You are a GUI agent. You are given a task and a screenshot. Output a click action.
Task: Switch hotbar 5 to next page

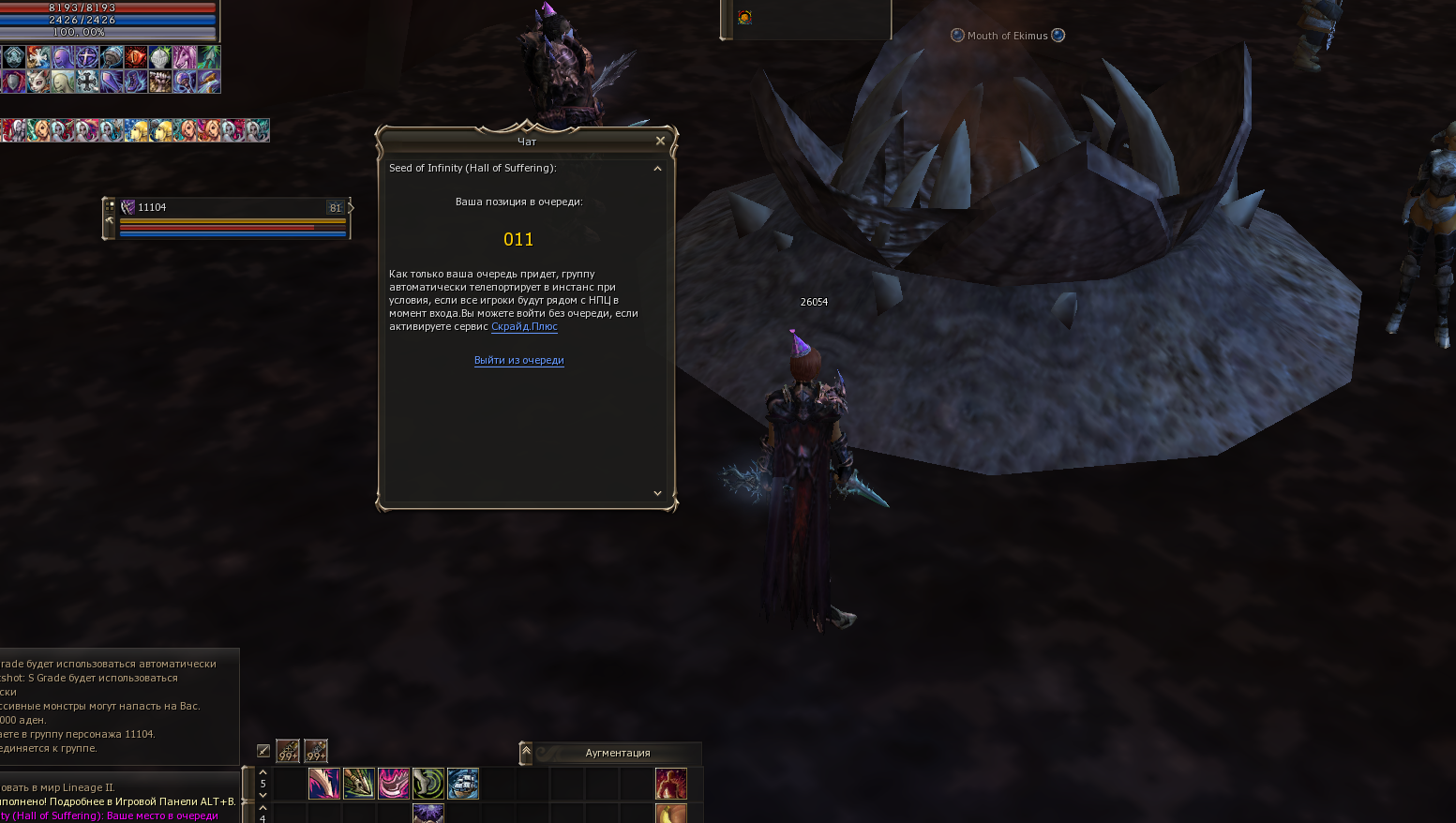tap(263, 795)
